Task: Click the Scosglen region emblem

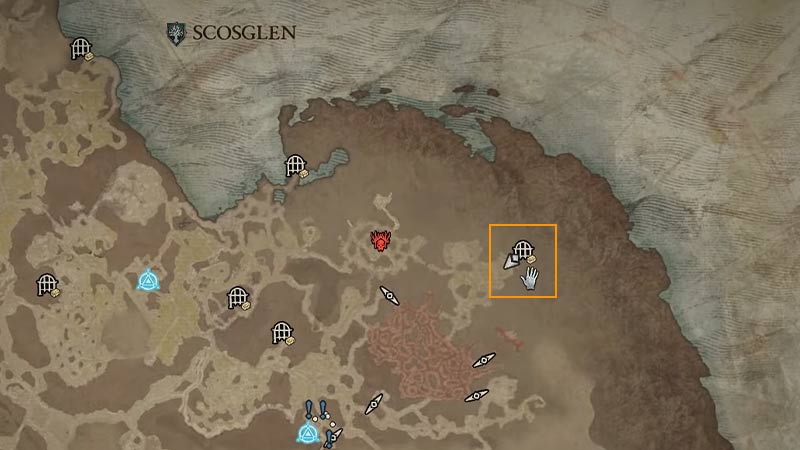Action: [x=177, y=33]
